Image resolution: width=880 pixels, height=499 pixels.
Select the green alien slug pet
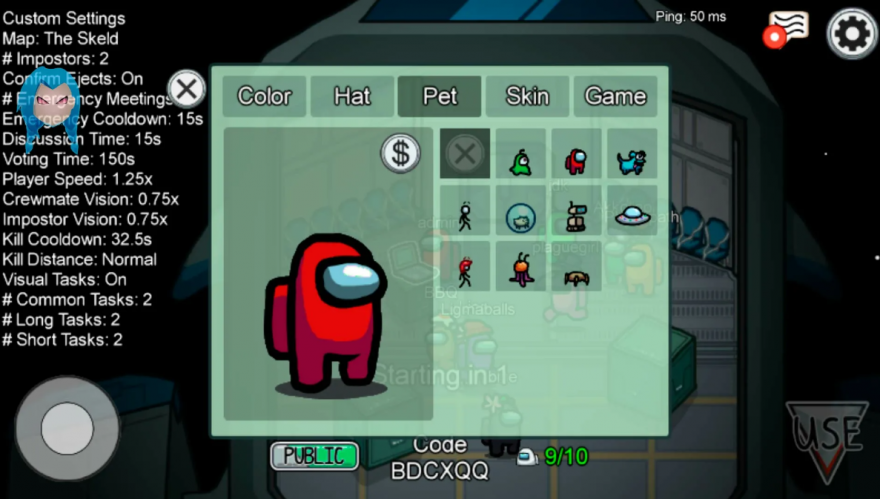pos(521,158)
